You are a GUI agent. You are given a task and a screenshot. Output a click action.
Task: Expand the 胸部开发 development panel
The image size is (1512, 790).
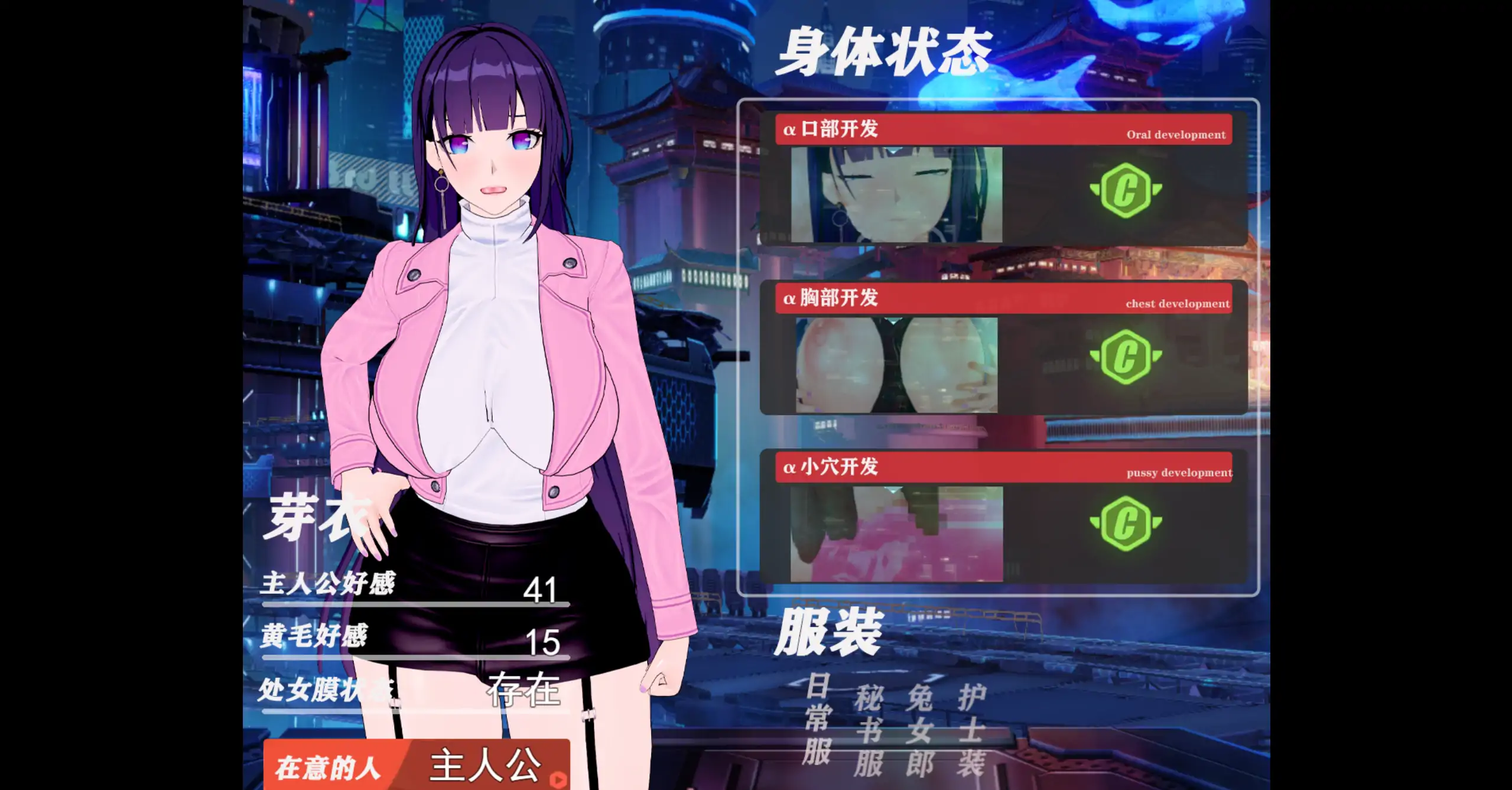pos(1004,300)
